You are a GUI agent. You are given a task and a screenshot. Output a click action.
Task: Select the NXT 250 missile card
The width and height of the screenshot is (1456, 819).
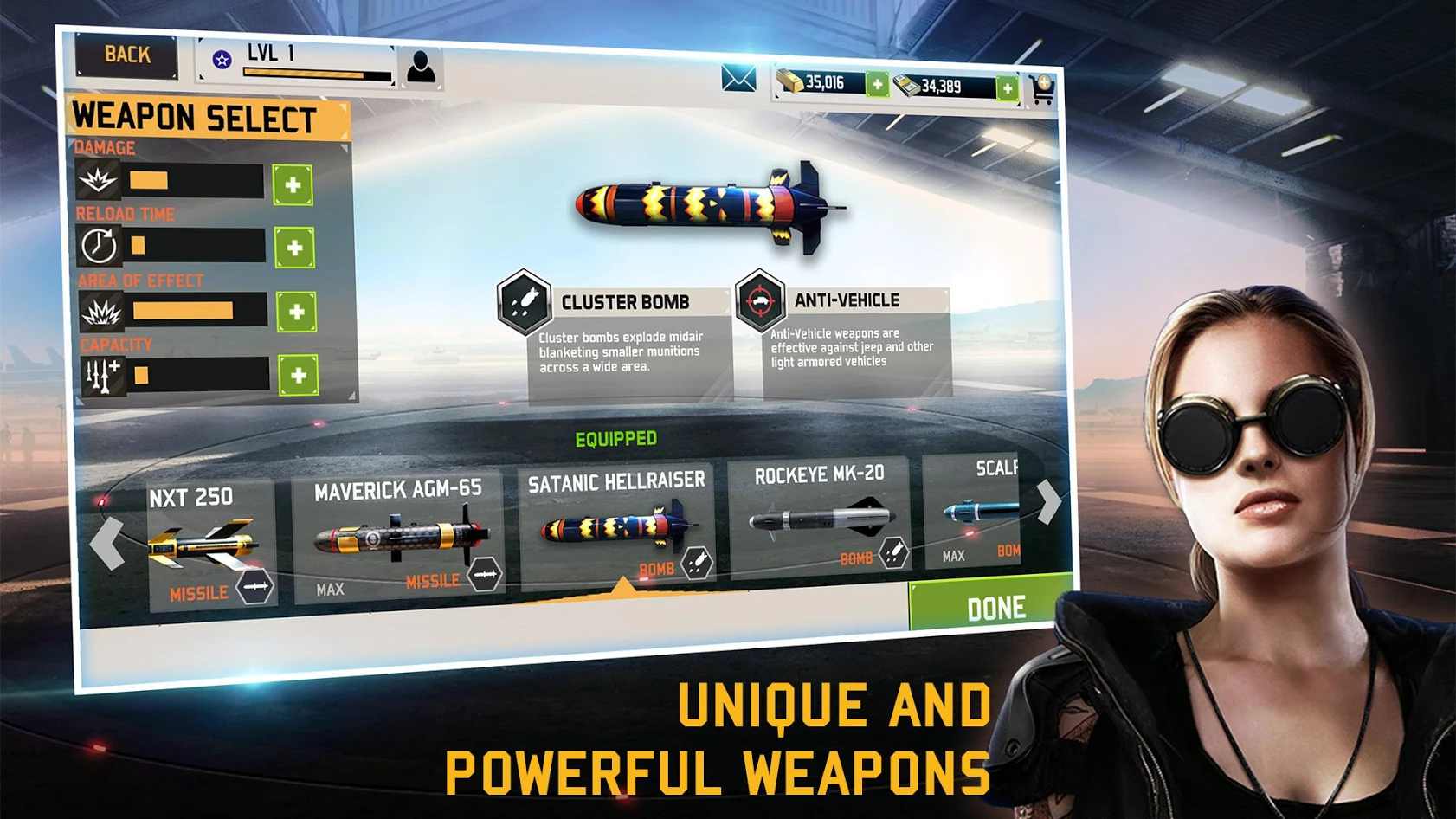click(210, 545)
